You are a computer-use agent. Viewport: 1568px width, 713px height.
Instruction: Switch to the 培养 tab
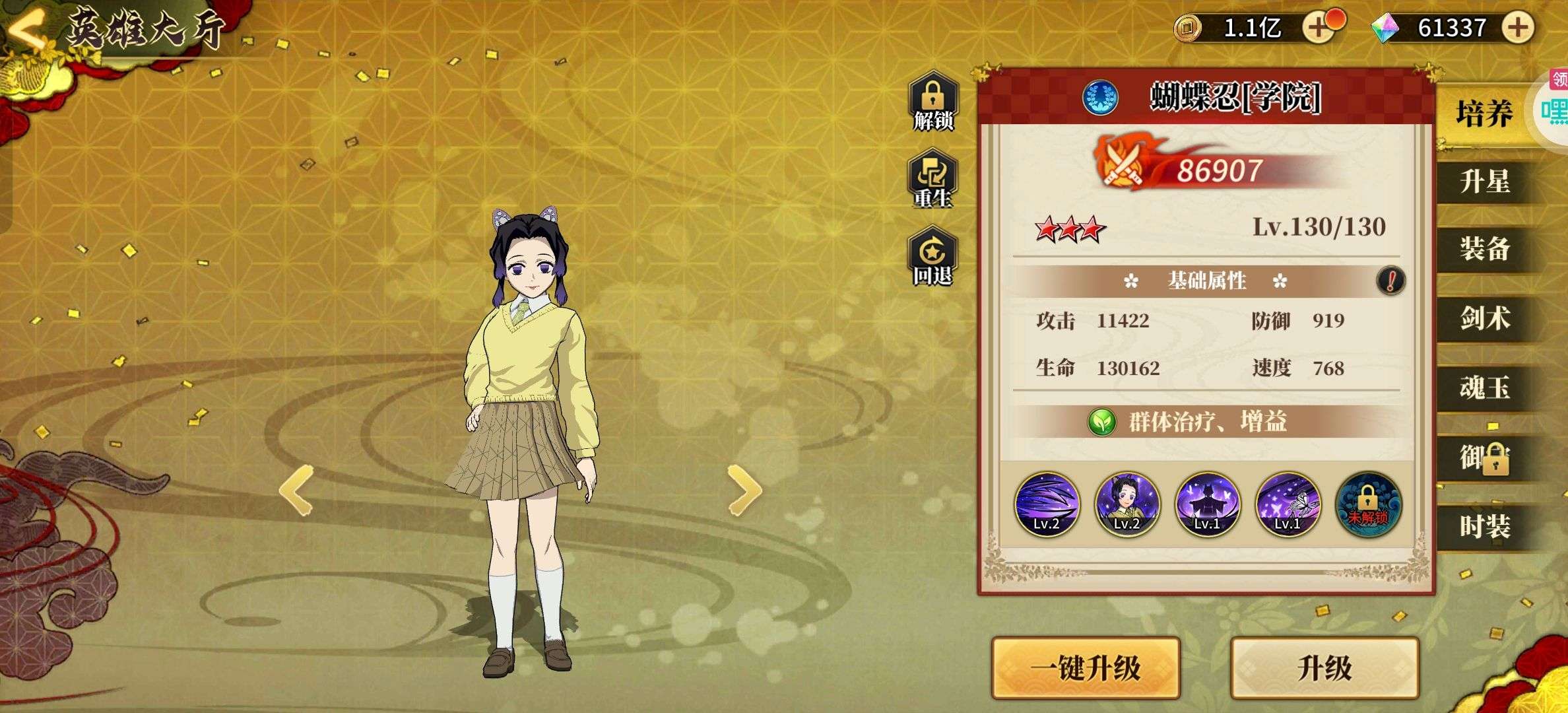[1484, 114]
